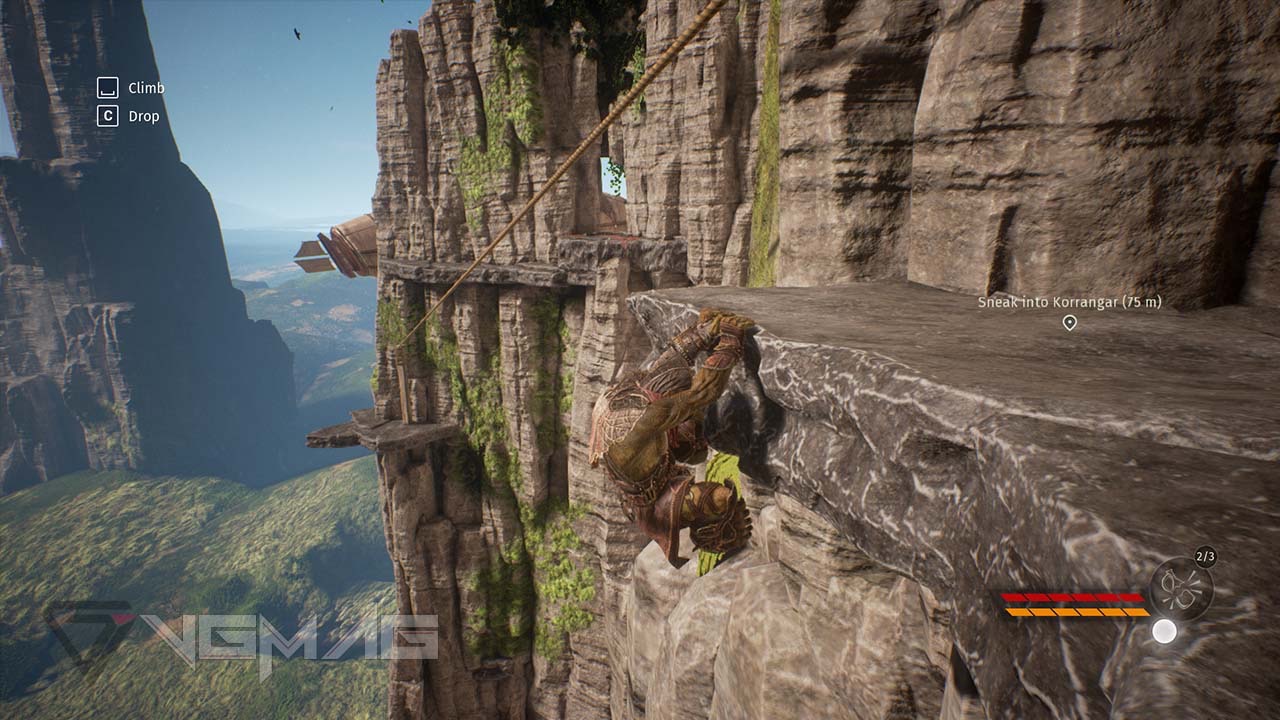Select the Sneak into Korrangar objective marker
Screen dimensions: 1280x720
(1069, 322)
